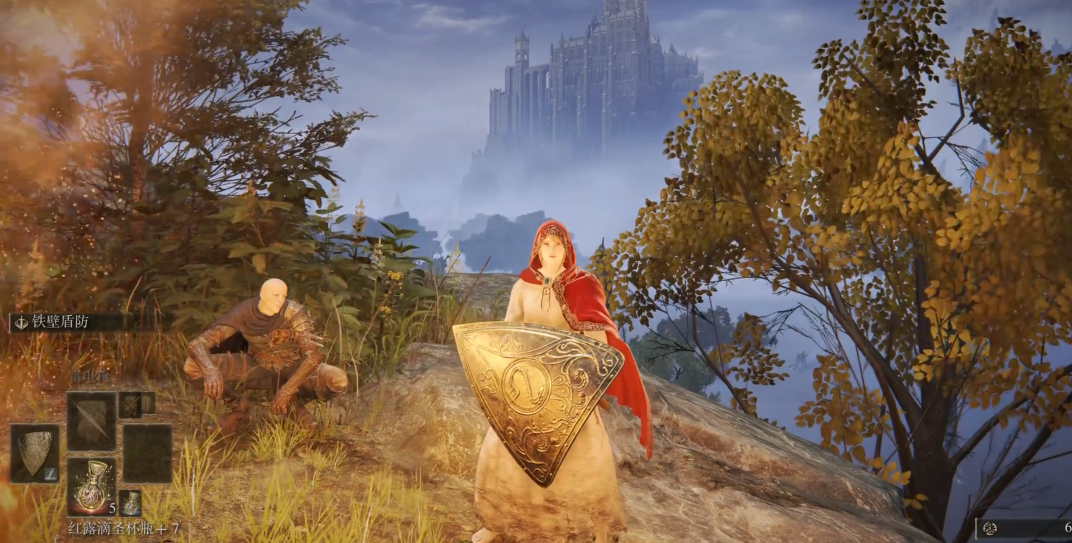The image size is (1072, 543).
Task: Use the Flask of Crimson Tears slot
Action: [92, 485]
